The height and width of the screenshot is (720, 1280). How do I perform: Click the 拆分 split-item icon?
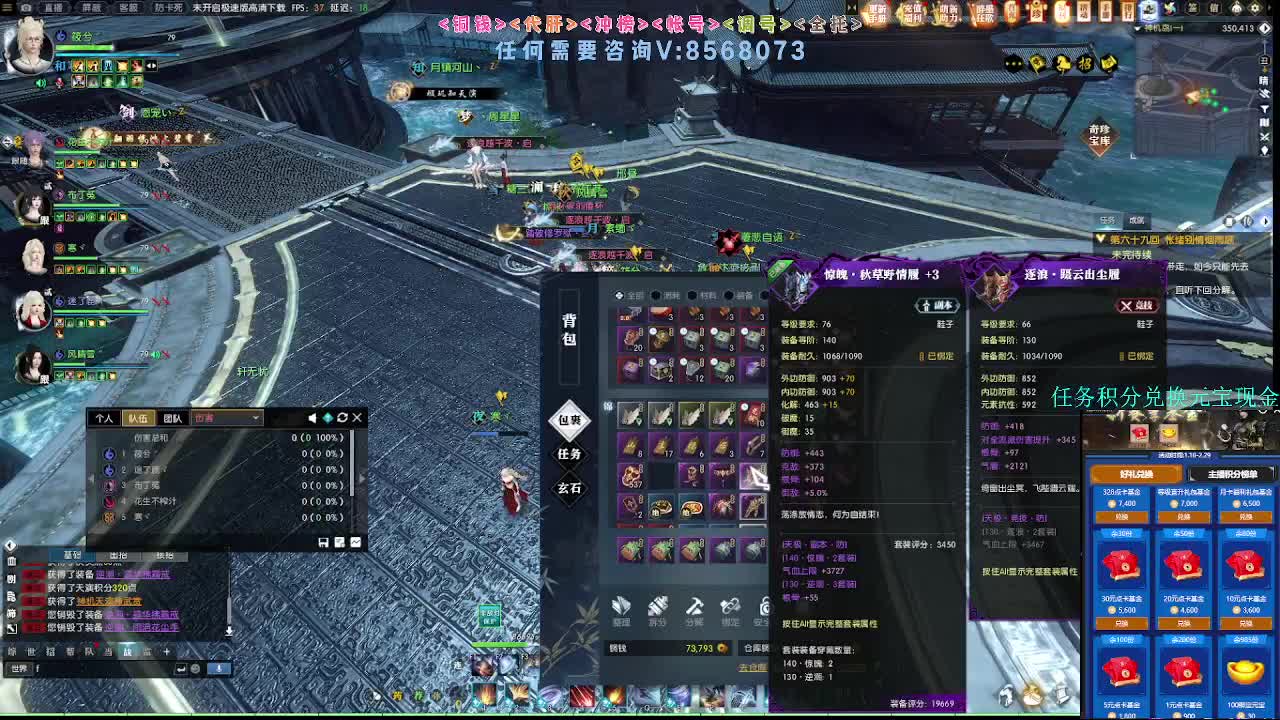[657, 608]
